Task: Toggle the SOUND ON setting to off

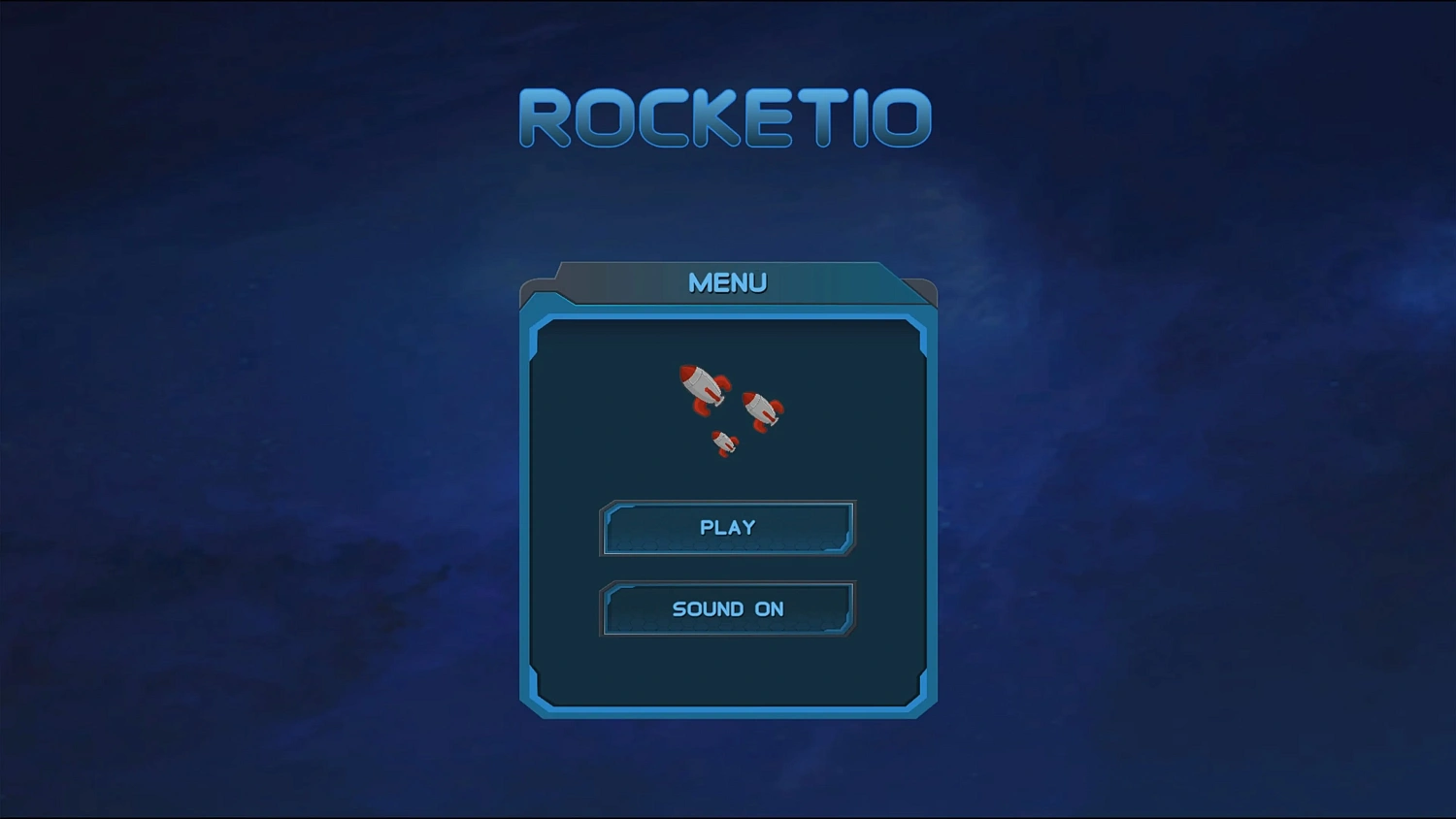Action: point(728,609)
